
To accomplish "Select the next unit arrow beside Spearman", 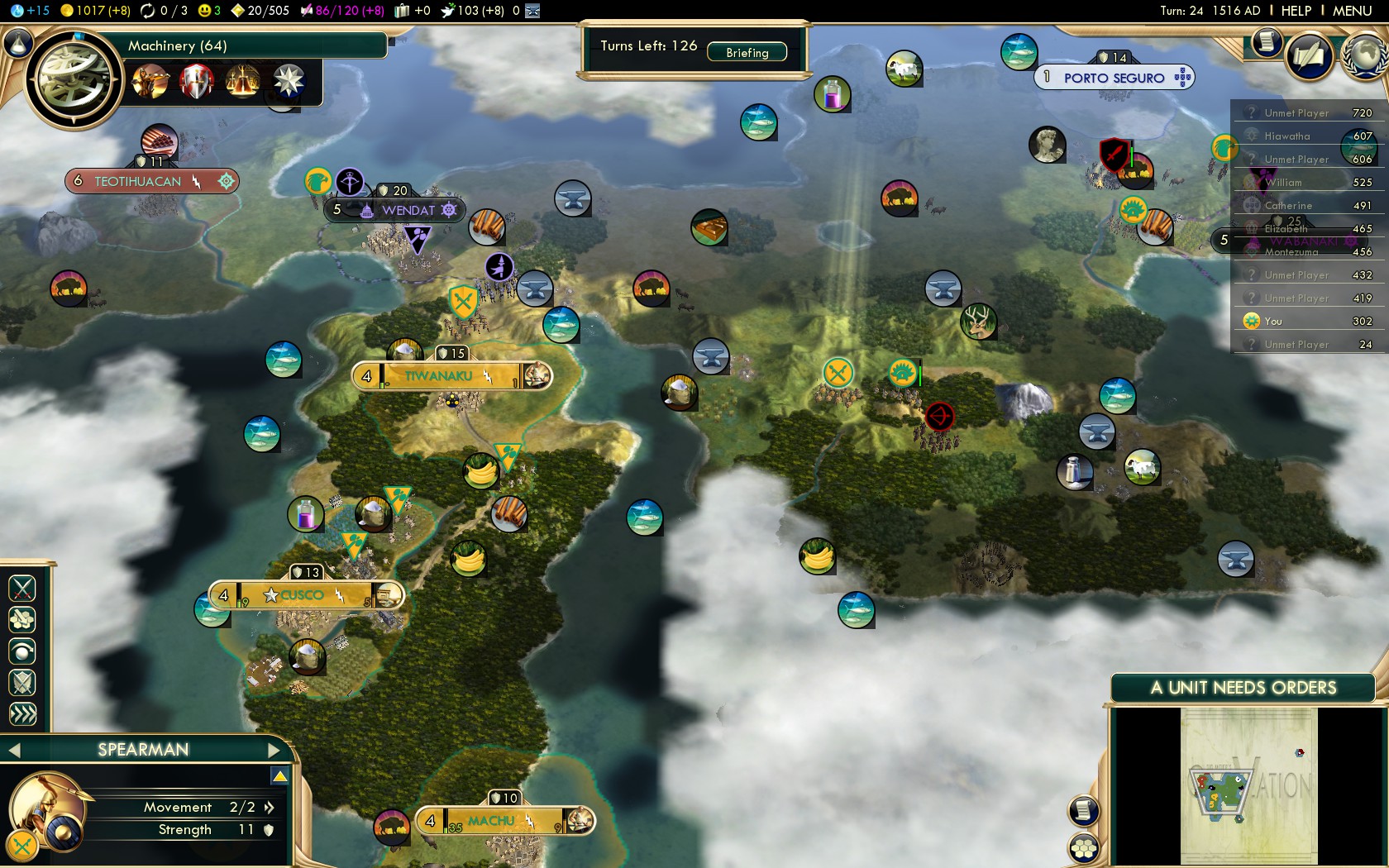I will click(x=274, y=750).
